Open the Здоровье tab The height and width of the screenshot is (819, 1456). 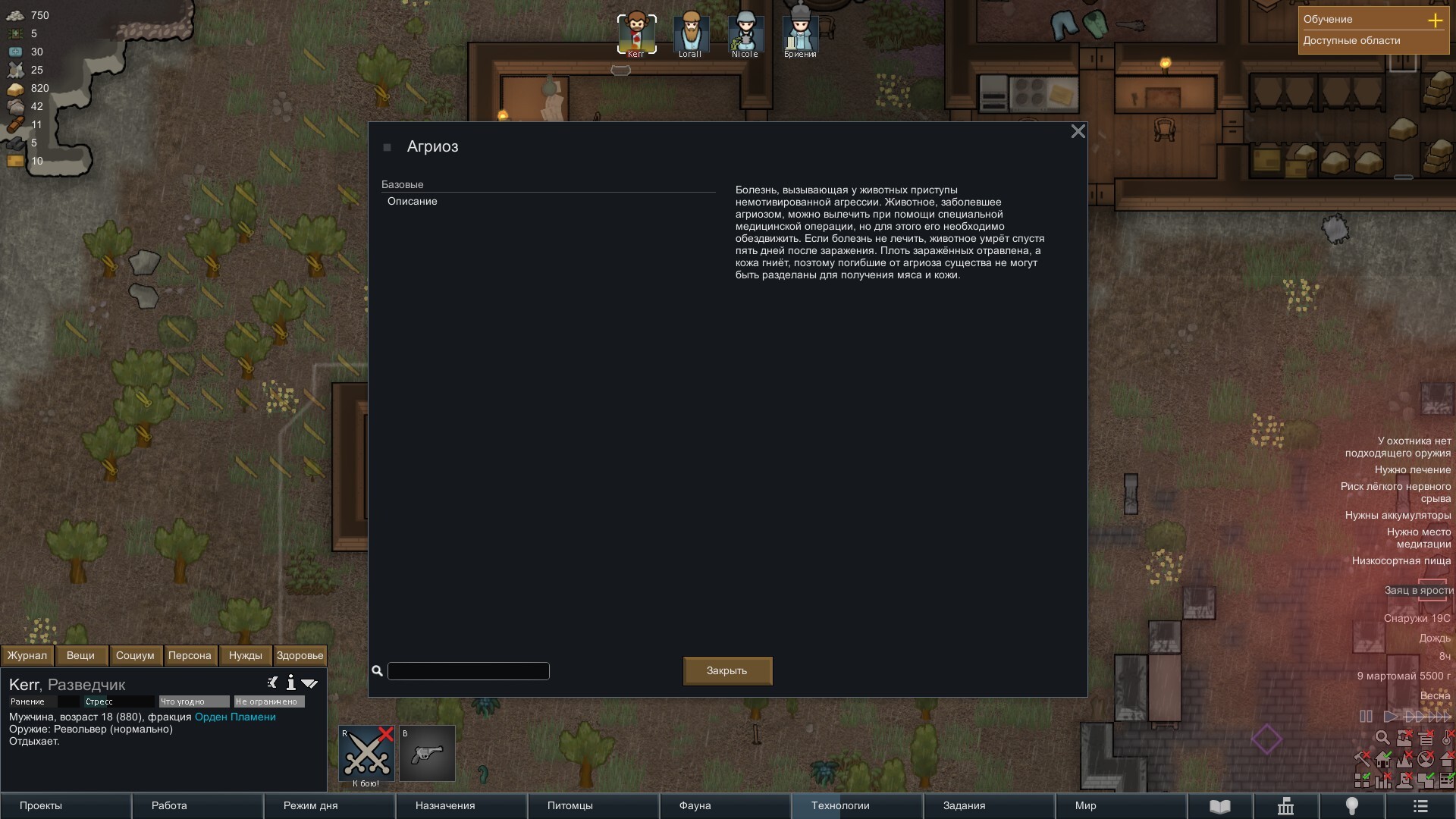300,656
